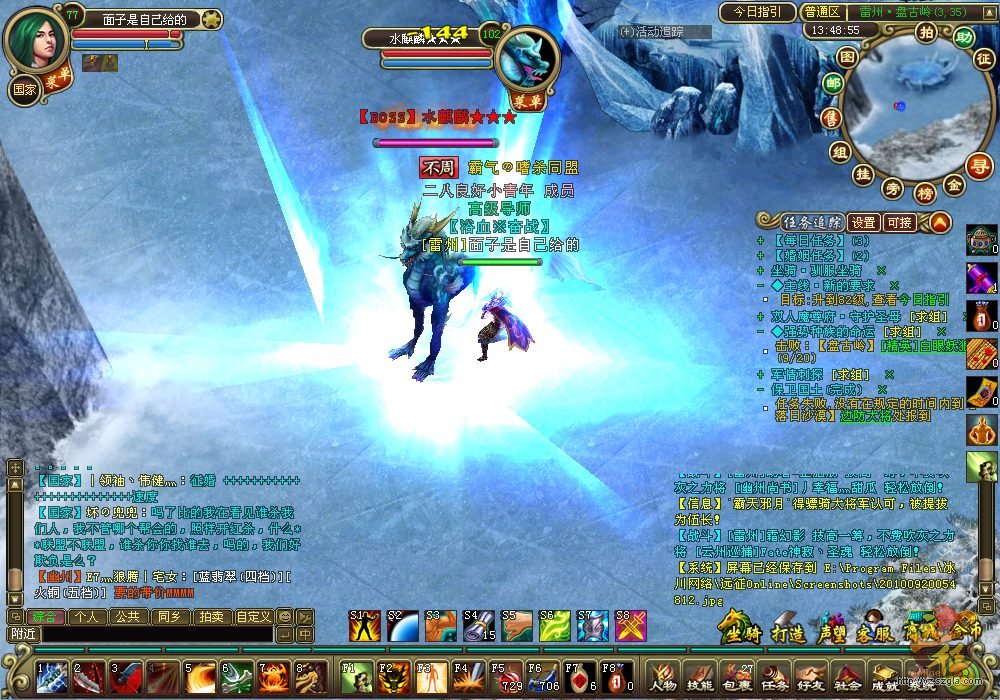Viewport: 1000px width, 700px height.
Task: Click the green-haired player portrait
Action: 36,38
